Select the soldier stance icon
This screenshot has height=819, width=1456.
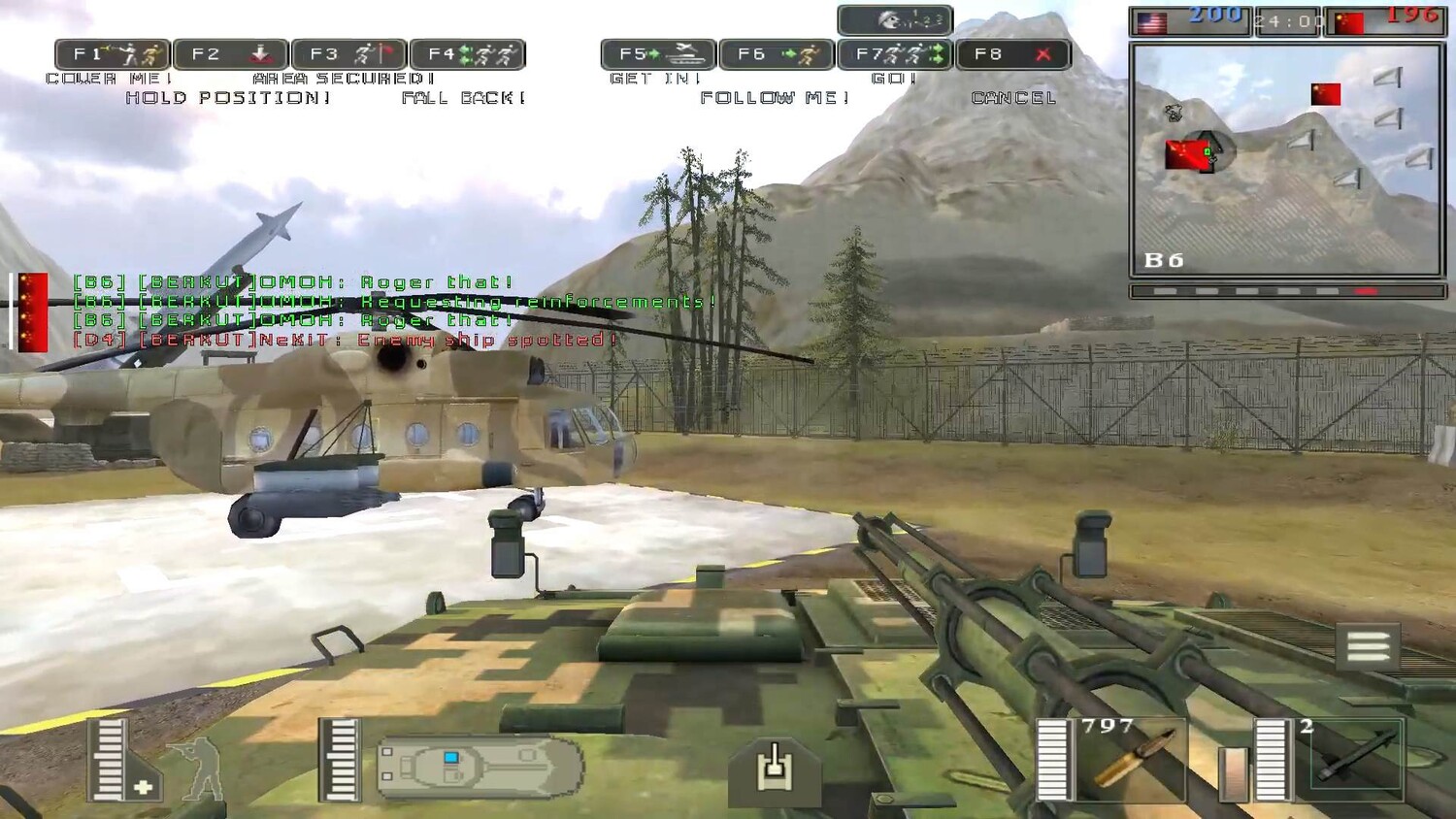tap(196, 769)
